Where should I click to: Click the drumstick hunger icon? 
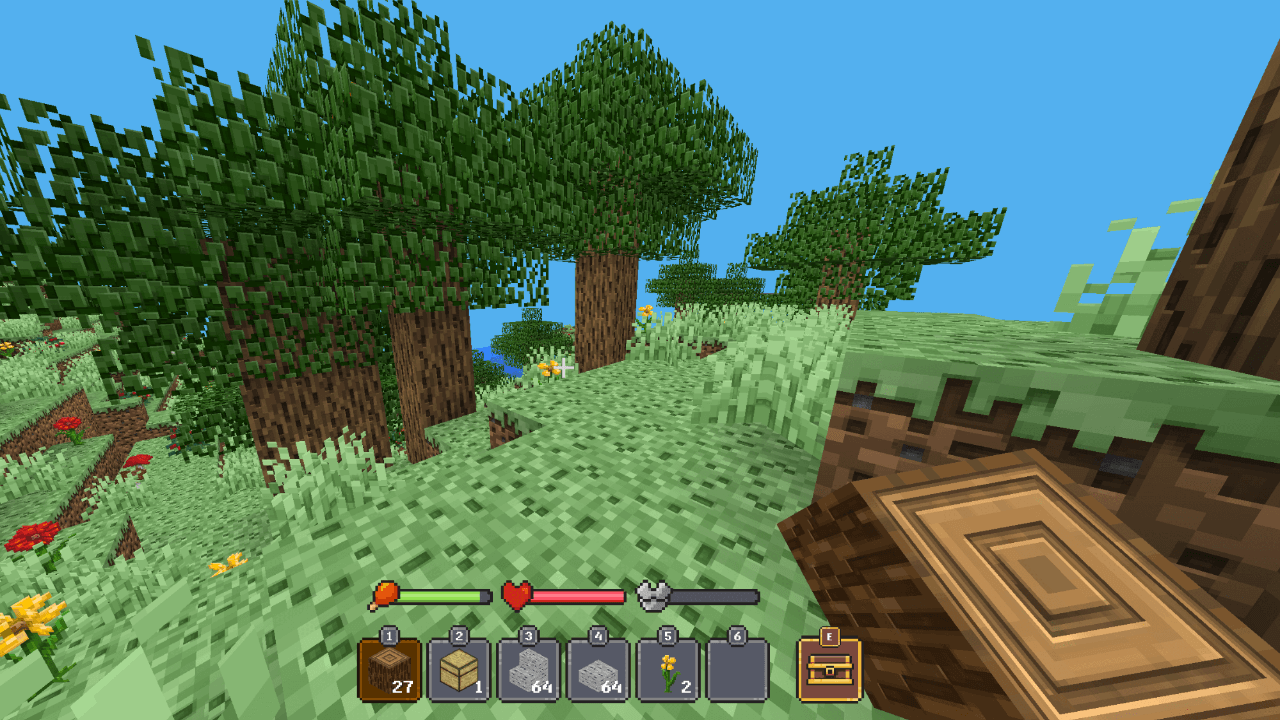(x=386, y=594)
